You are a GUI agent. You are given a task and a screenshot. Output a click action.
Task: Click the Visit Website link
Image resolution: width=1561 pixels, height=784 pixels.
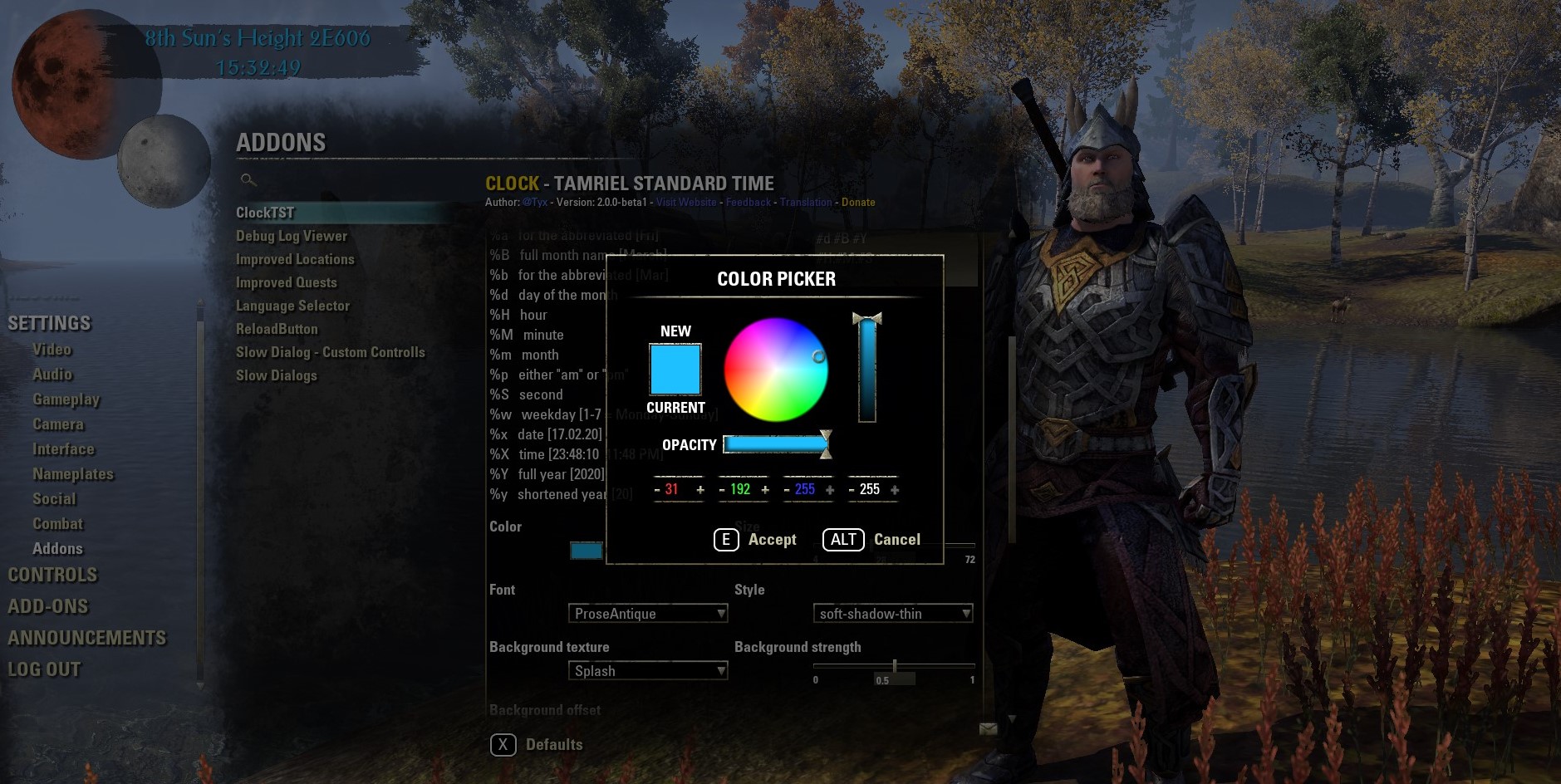[686, 202]
